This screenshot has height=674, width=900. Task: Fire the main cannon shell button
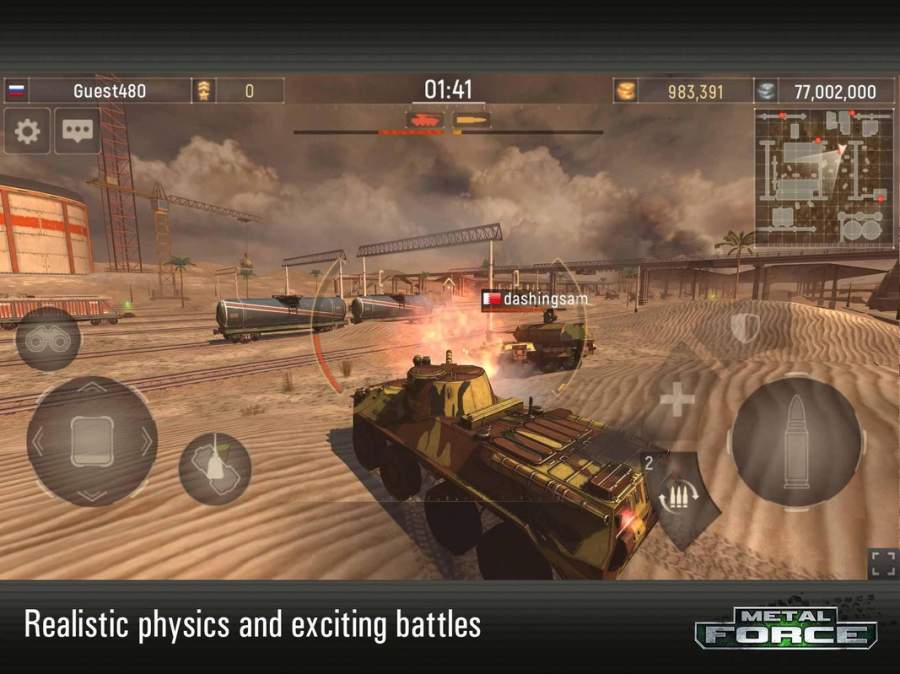click(x=797, y=442)
